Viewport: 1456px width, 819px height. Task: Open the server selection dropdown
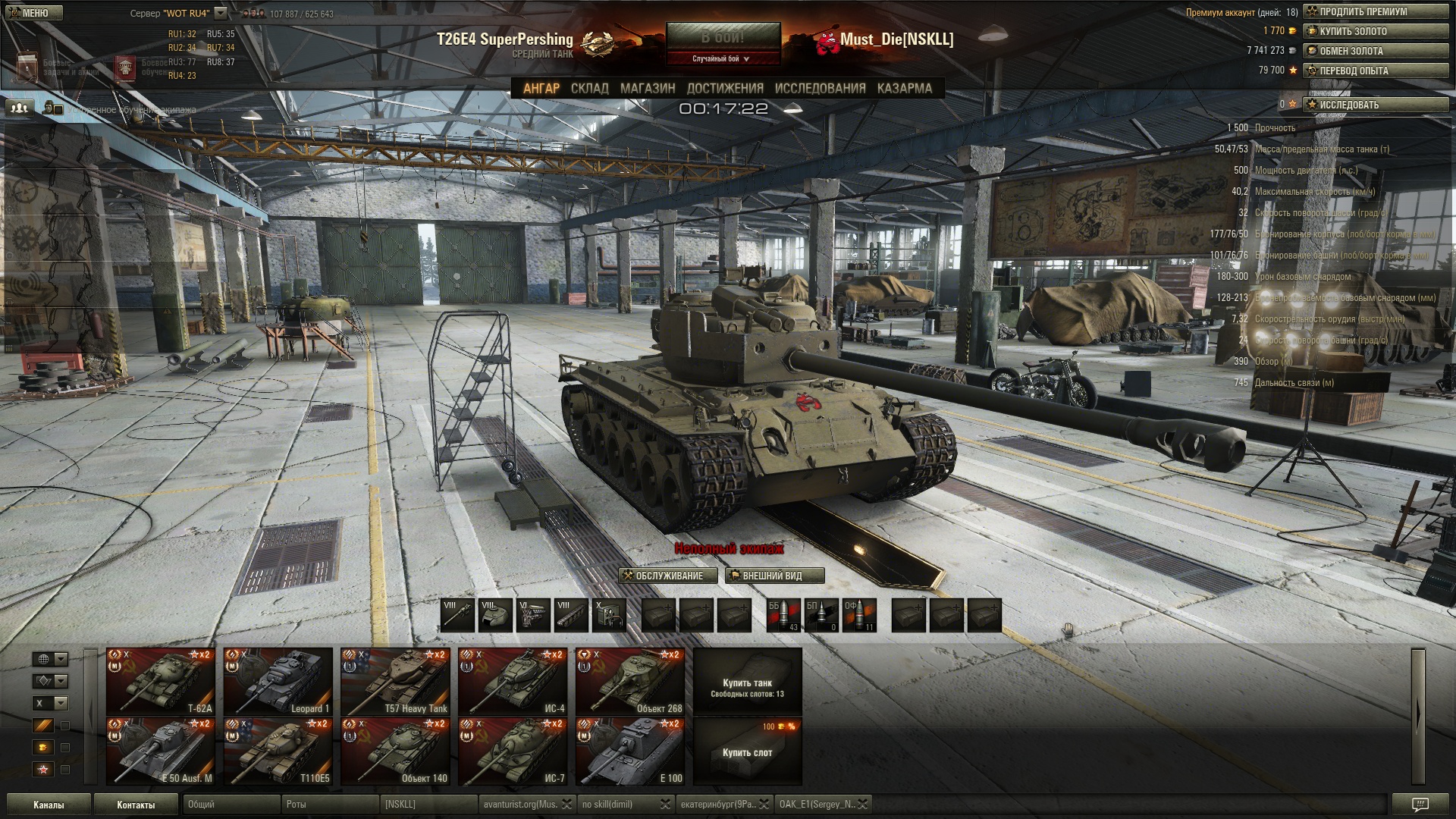point(220,13)
